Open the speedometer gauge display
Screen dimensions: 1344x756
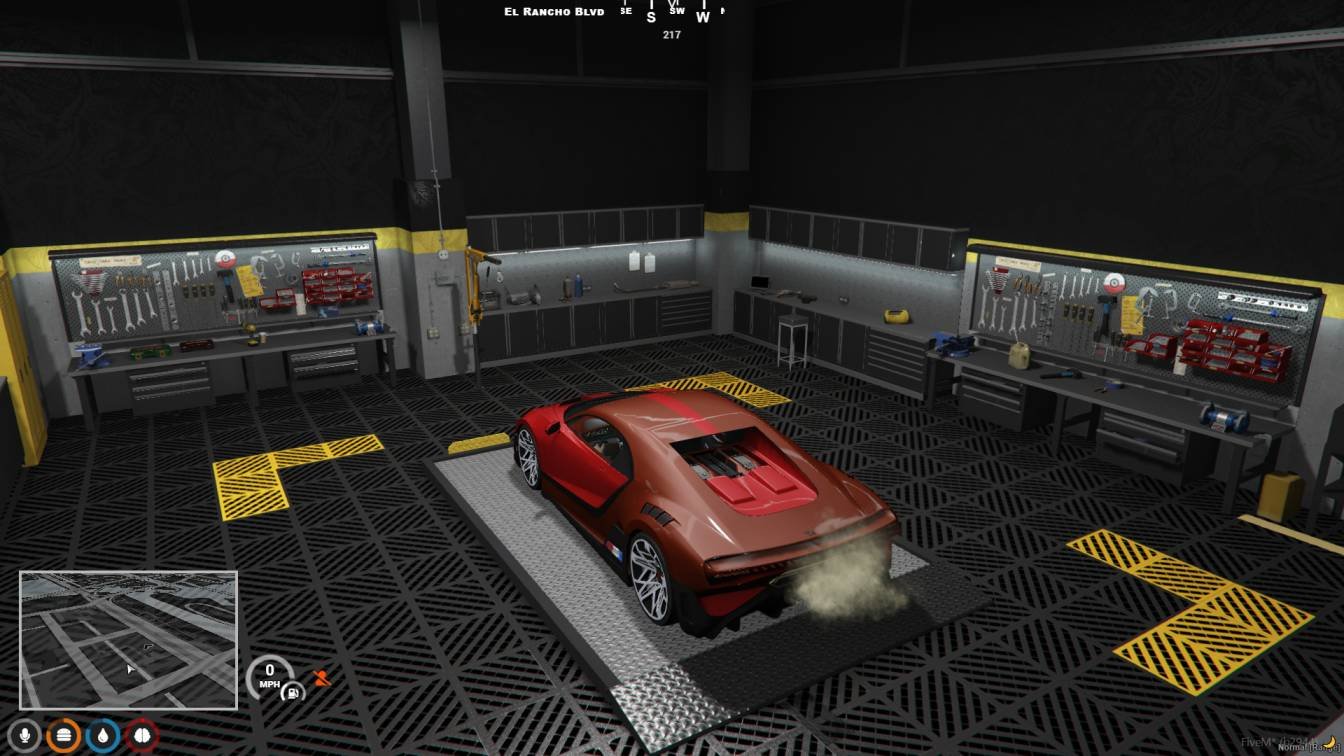(268, 677)
